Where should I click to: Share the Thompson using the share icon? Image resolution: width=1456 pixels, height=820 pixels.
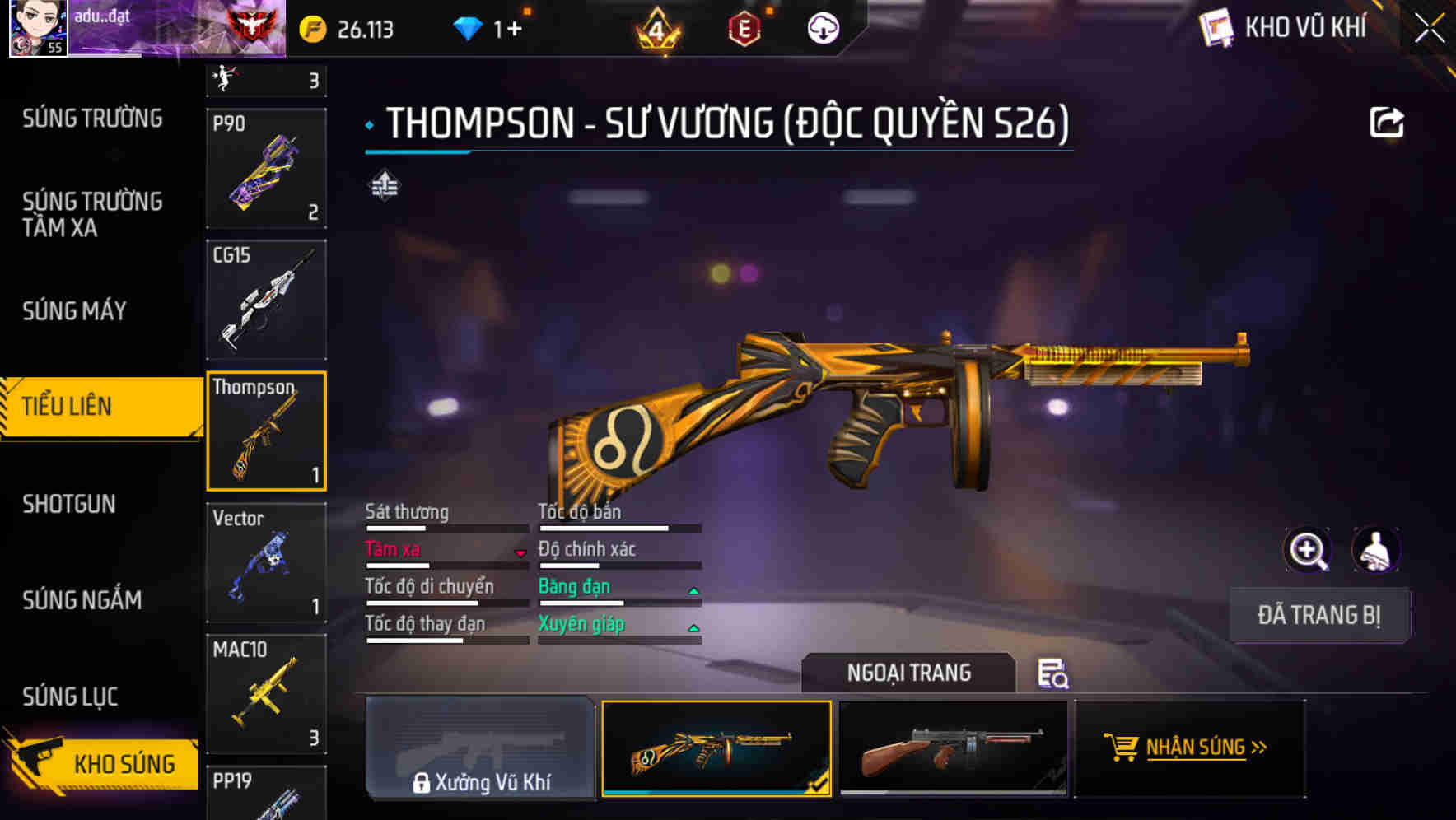pyautogui.click(x=1387, y=122)
